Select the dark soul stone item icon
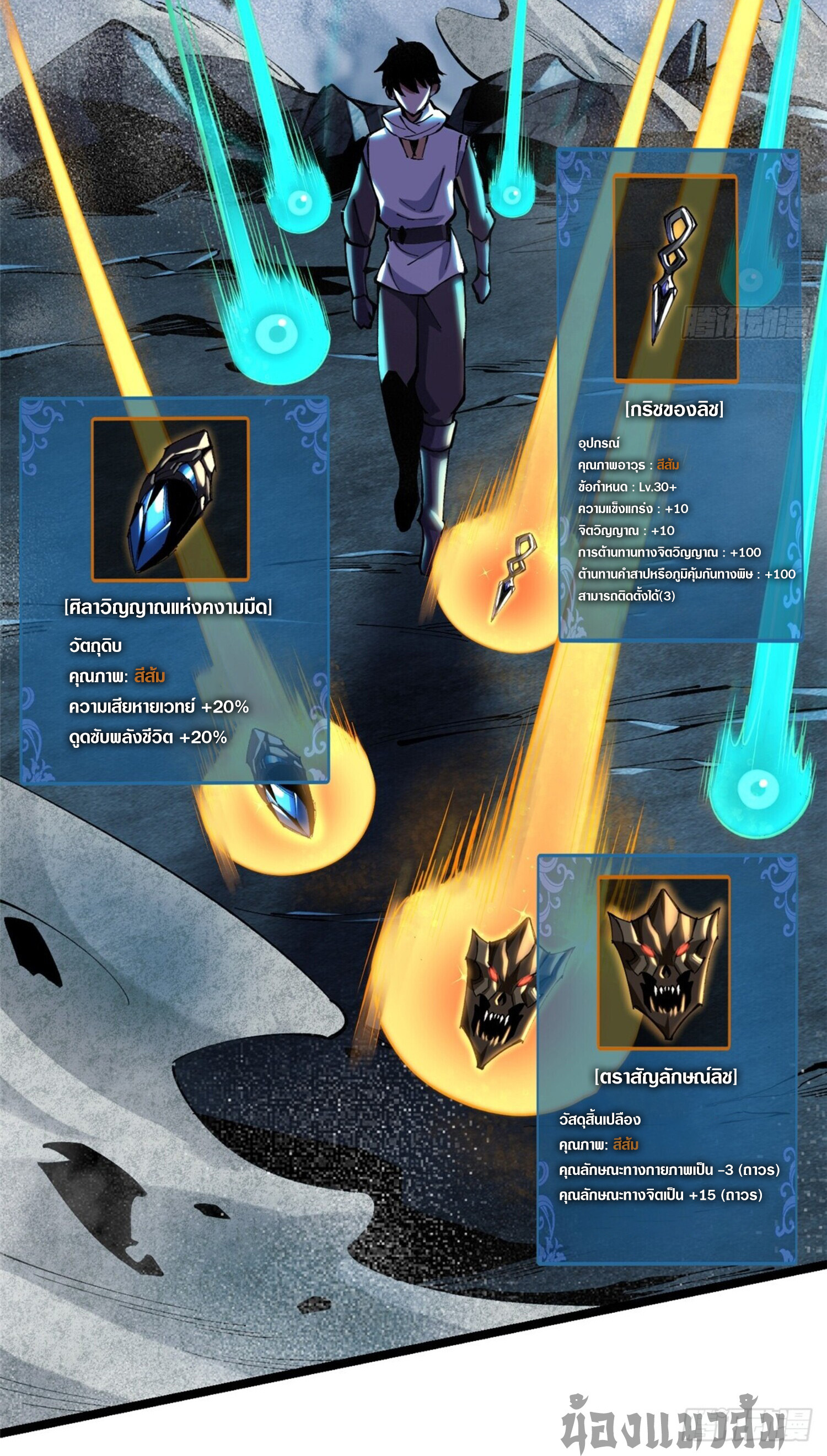Viewport: 827px width, 1456px height. coord(170,499)
